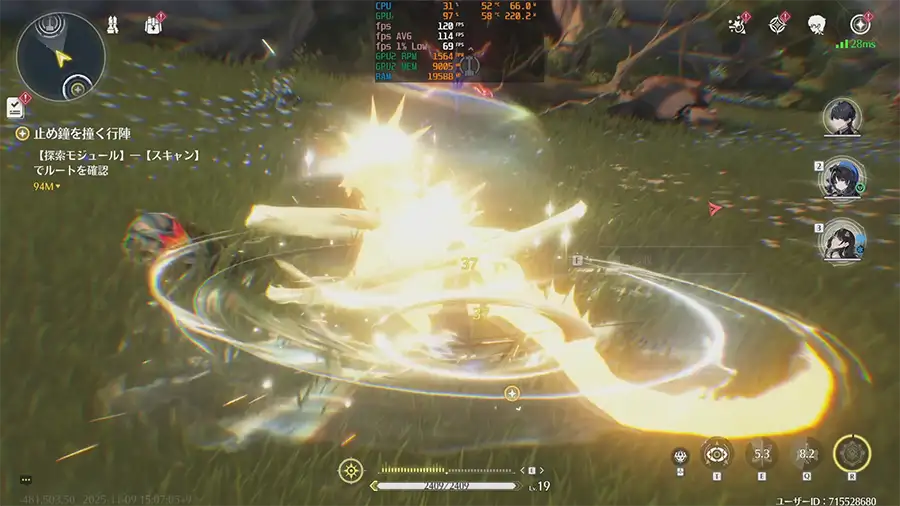Open the sparkle events icon in the top bar

pos(740,23)
